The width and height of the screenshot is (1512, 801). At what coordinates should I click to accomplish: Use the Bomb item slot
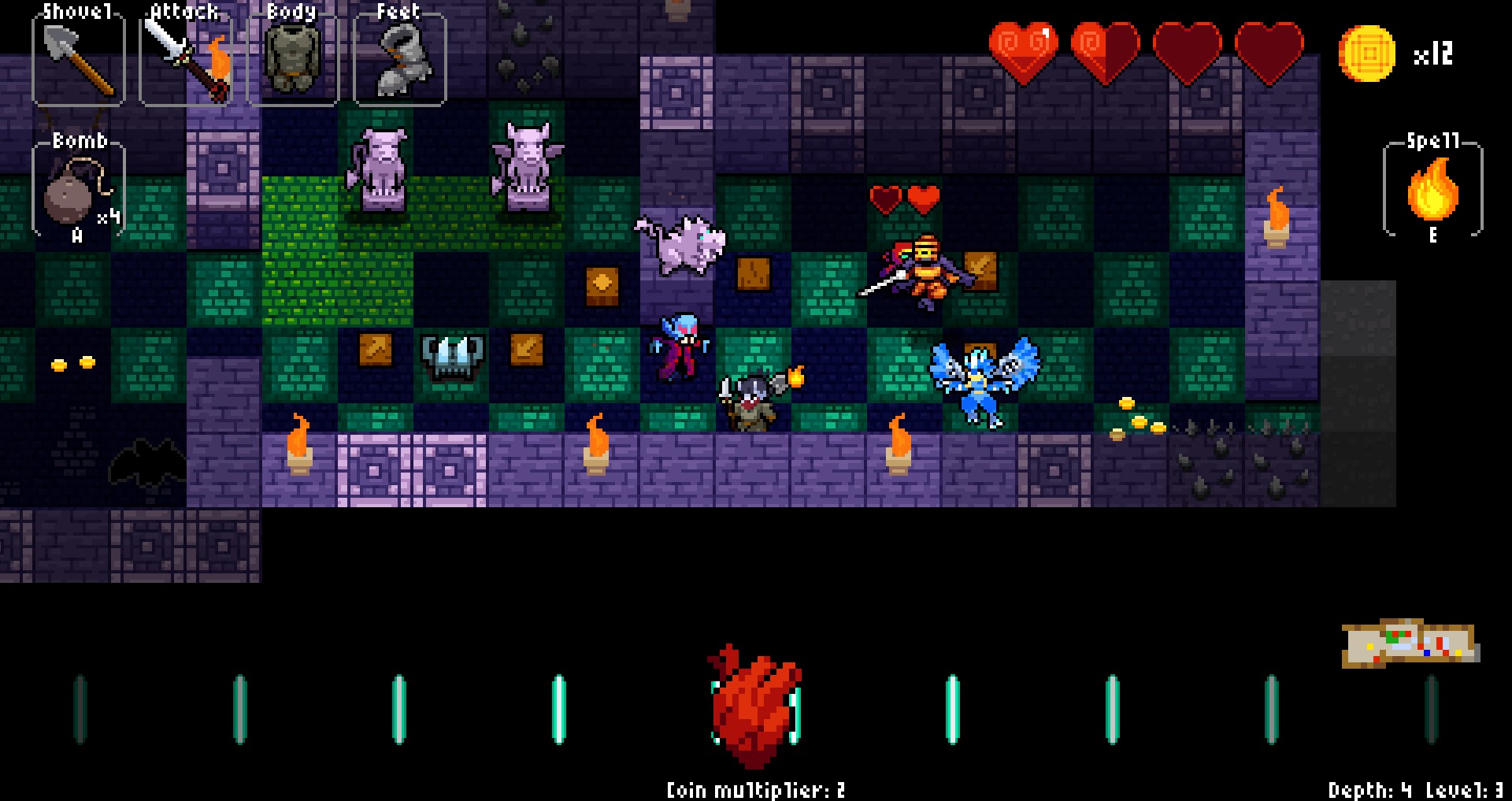pos(78,191)
